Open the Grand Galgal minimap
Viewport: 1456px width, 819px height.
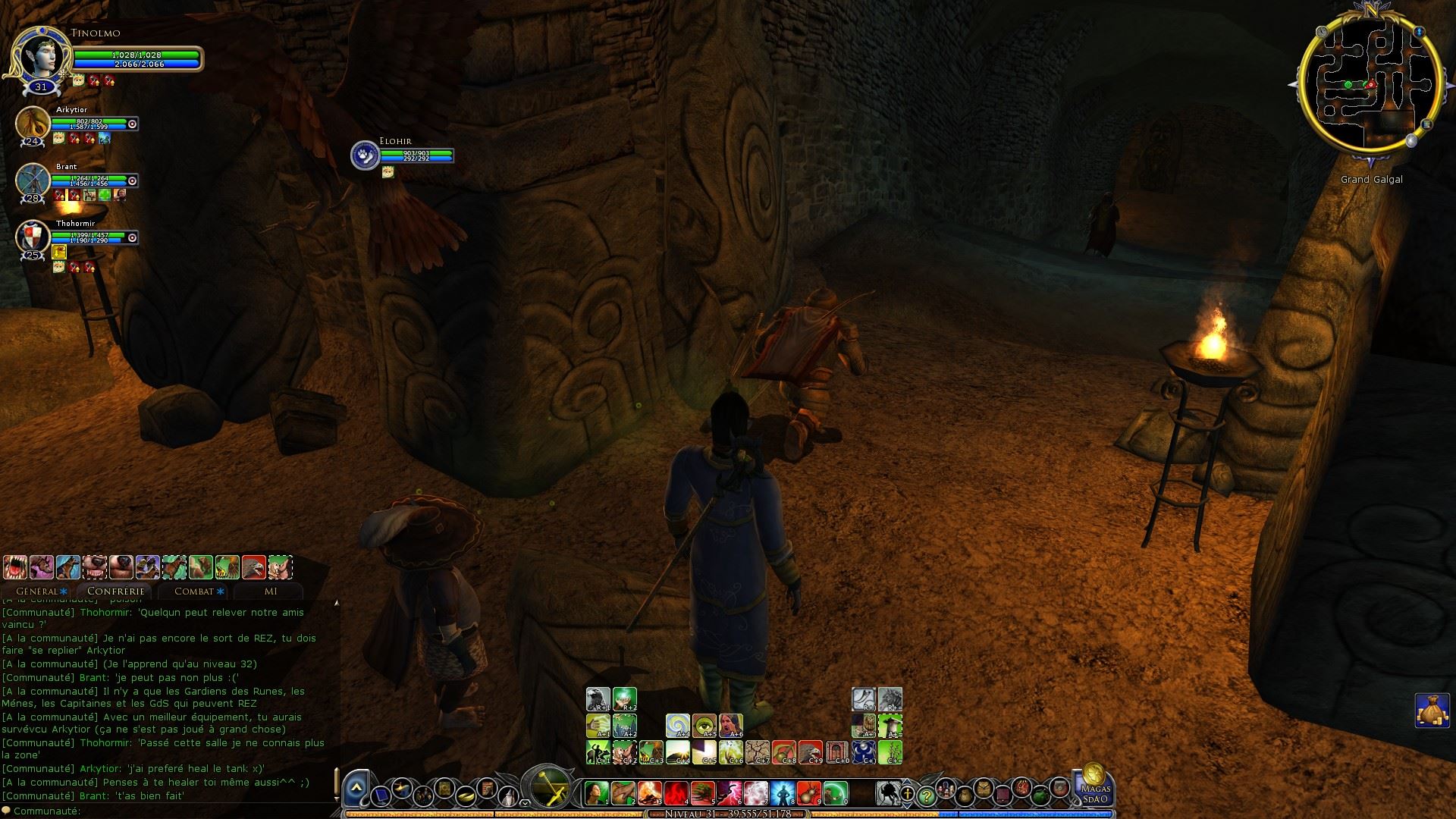point(1370,83)
